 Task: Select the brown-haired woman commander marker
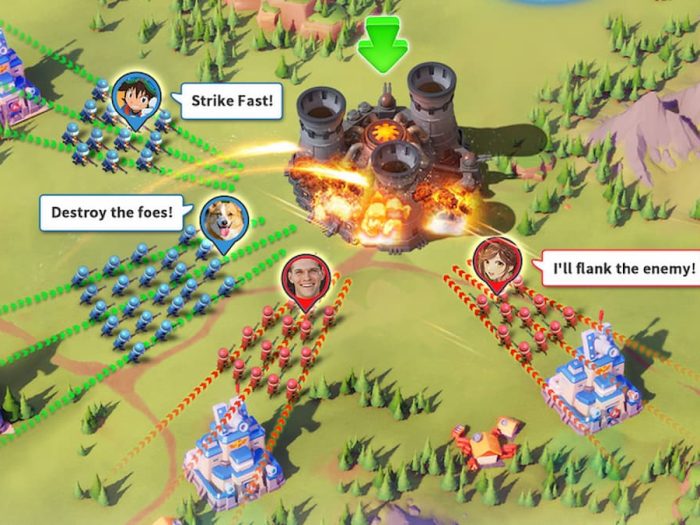point(496,262)
